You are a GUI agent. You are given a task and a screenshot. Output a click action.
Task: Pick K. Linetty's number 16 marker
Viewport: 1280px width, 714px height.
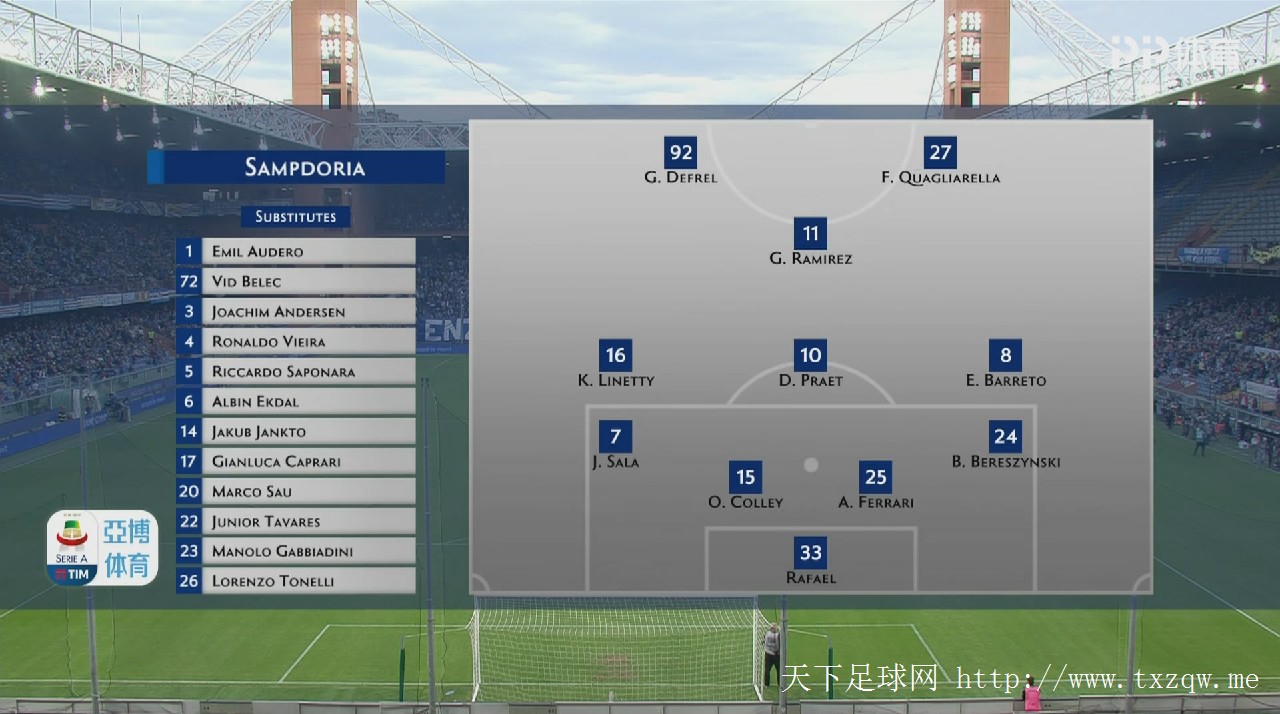coord(616,355)
